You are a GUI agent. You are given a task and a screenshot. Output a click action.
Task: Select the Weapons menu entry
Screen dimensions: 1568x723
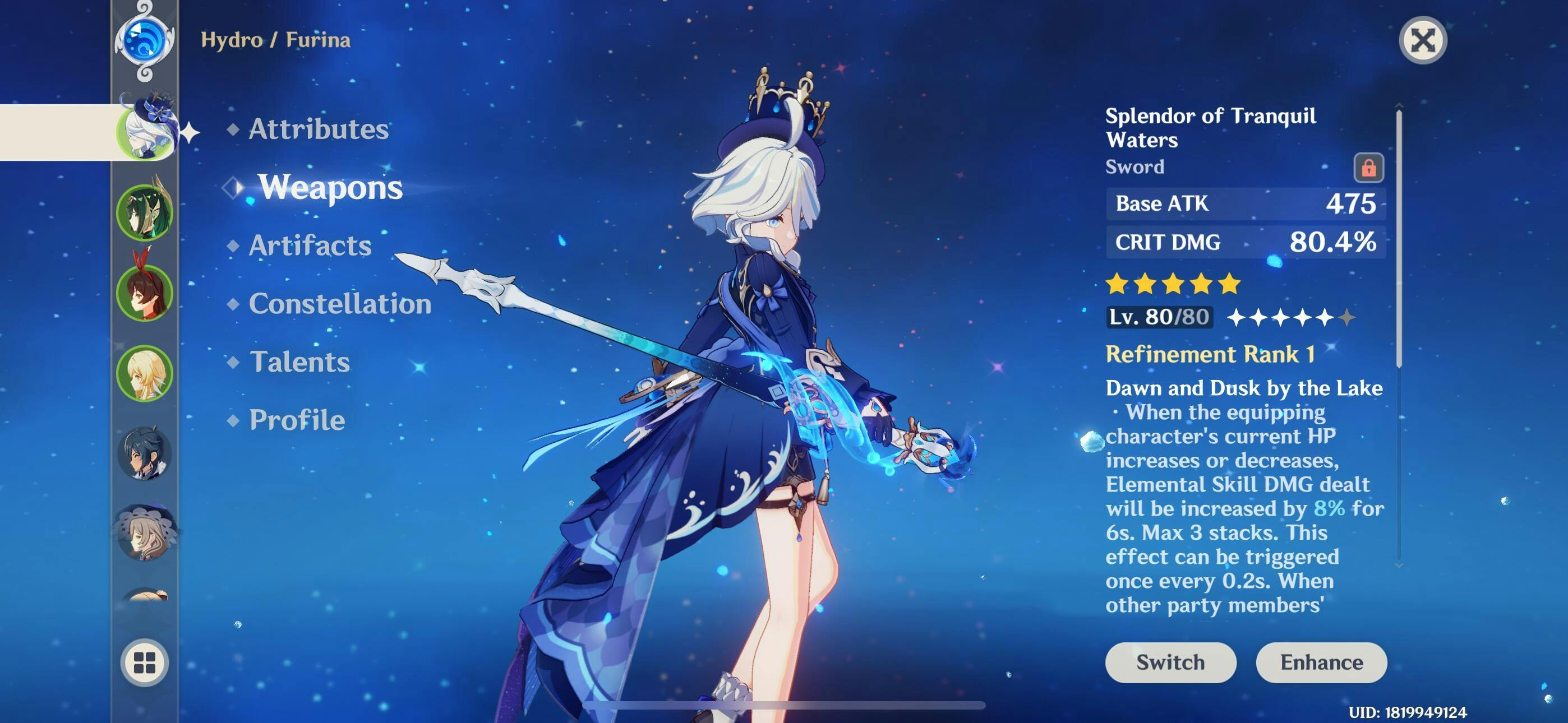(329, 187)
